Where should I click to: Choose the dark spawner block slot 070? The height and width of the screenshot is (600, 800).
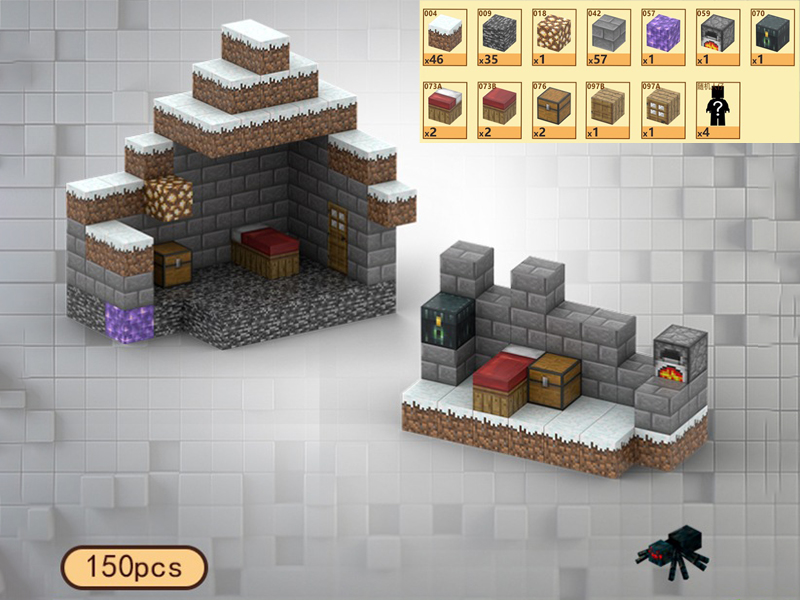coord(770,35)
